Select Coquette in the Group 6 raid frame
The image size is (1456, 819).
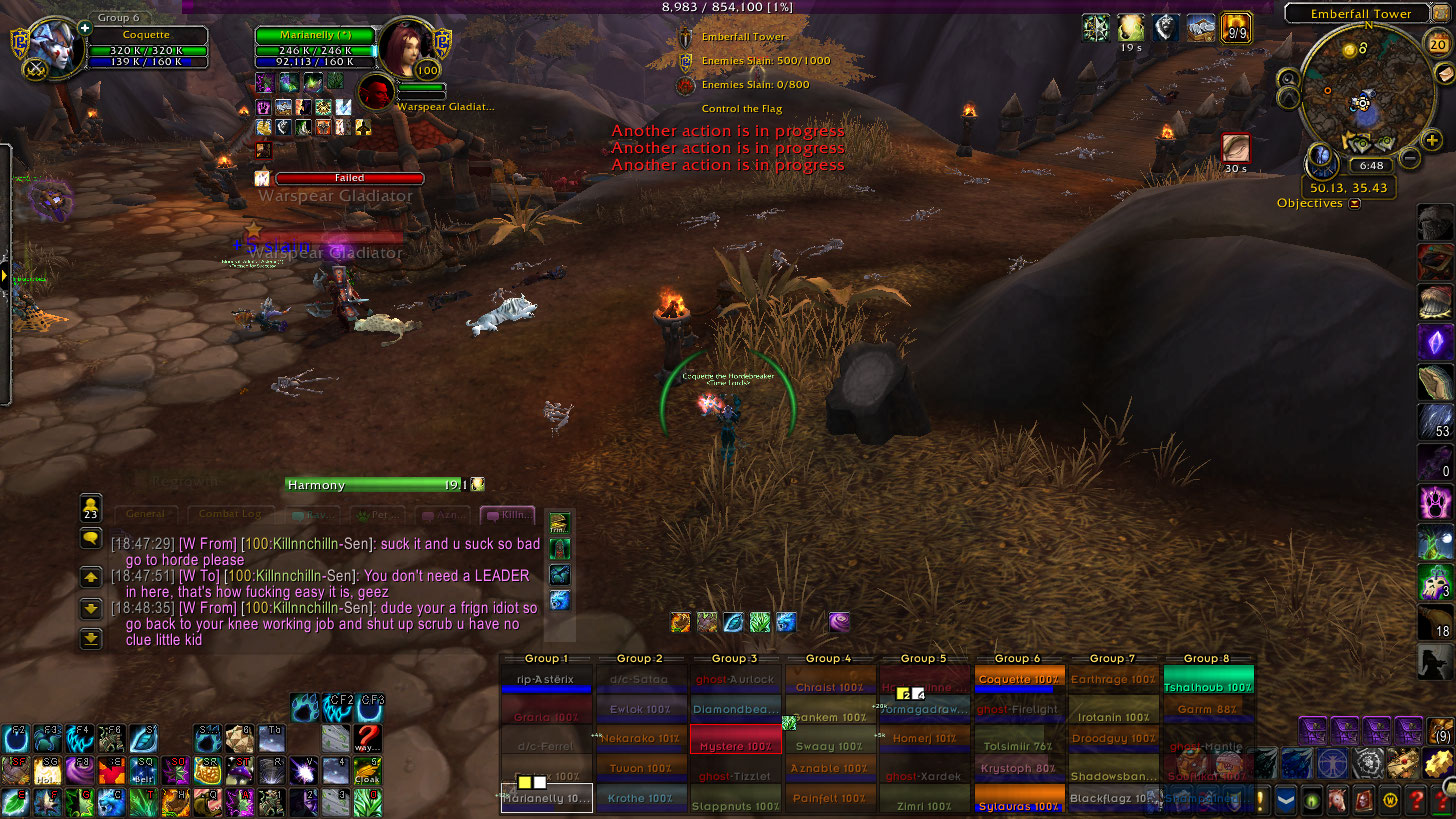pos(1019,680)
